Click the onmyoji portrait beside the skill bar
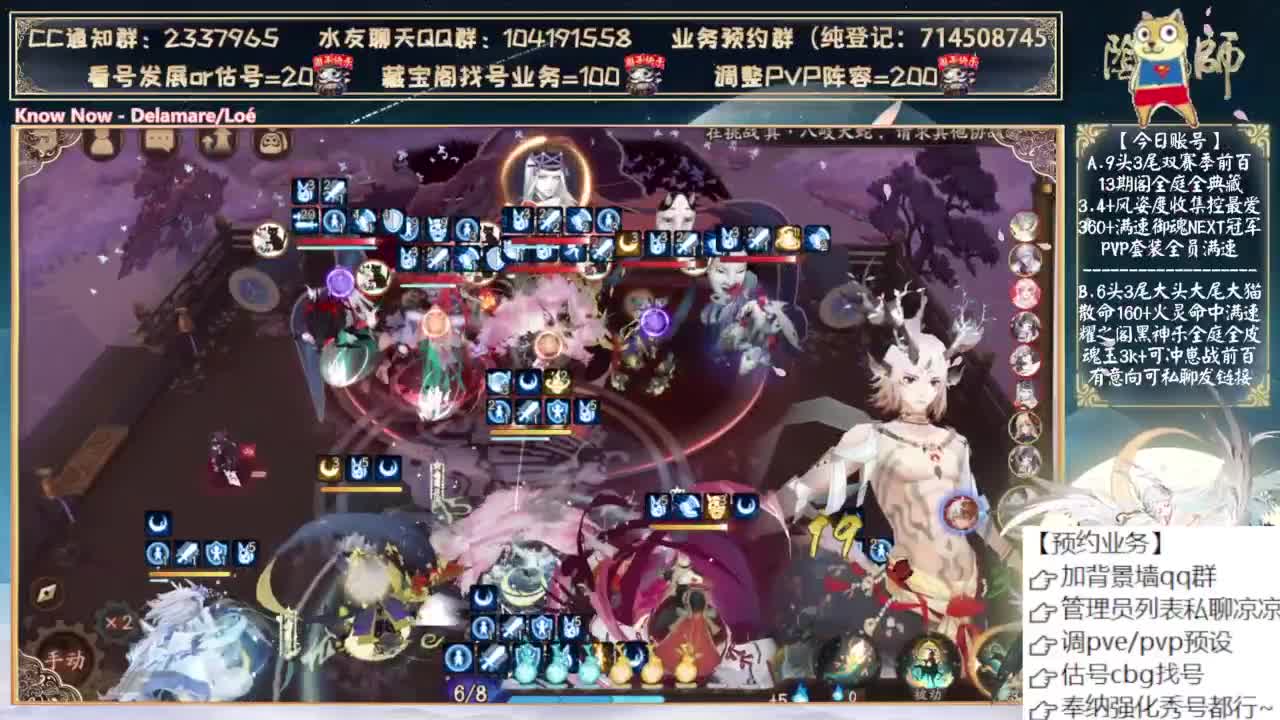 (x=456, y=658)
